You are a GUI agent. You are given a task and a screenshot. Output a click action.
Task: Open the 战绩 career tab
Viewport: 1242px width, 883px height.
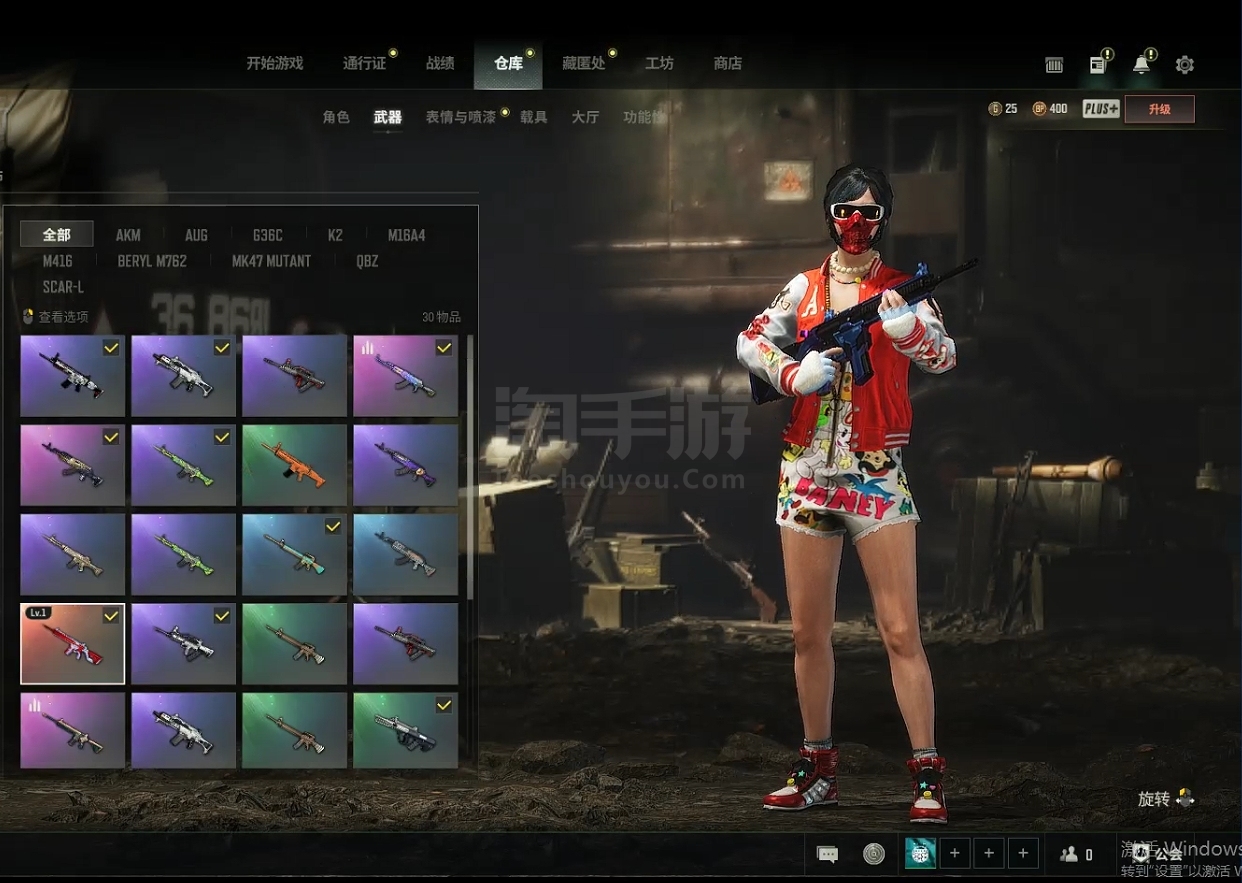click(440, 63)
